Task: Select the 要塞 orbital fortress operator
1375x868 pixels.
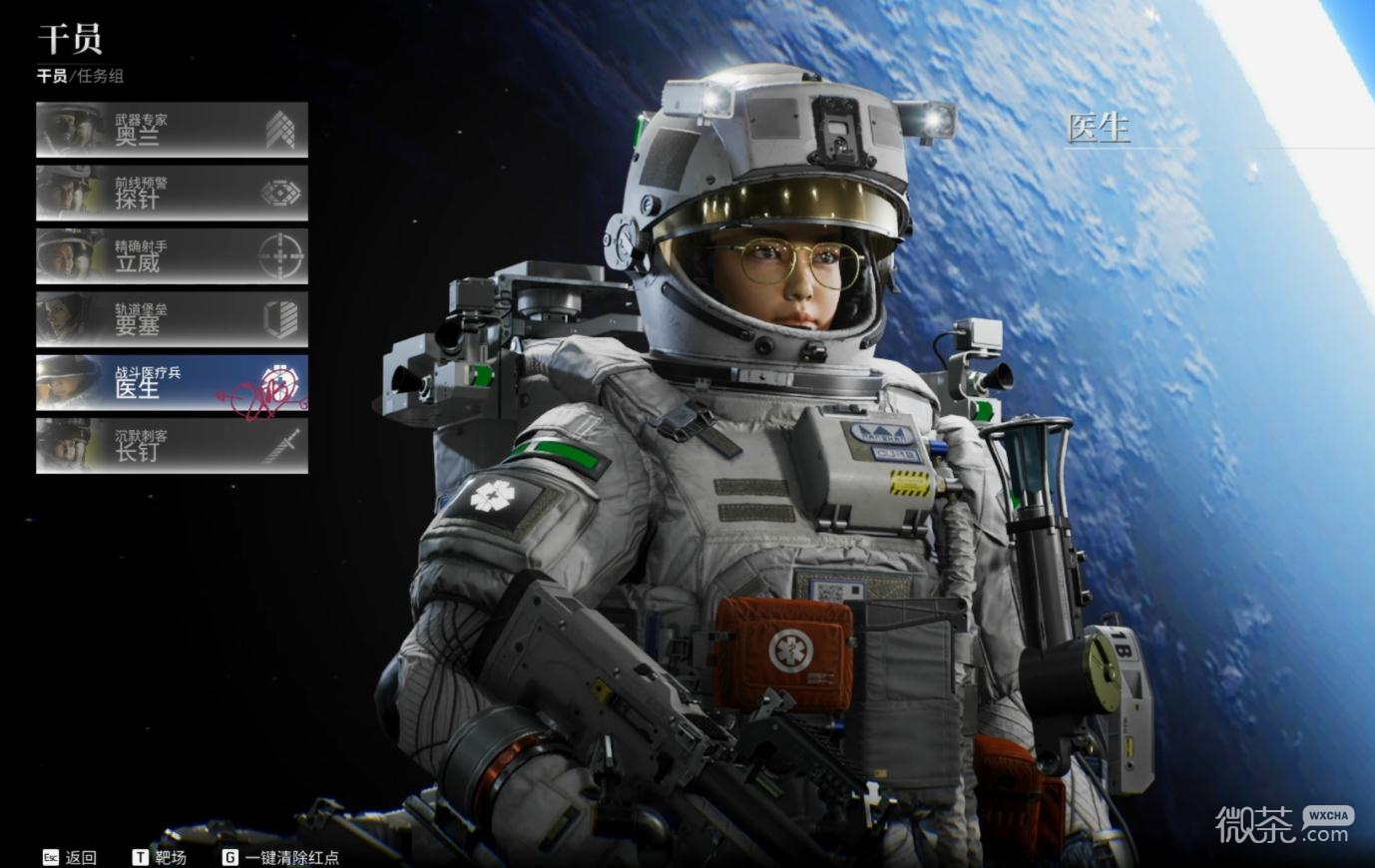Action: tap(172, 319)
